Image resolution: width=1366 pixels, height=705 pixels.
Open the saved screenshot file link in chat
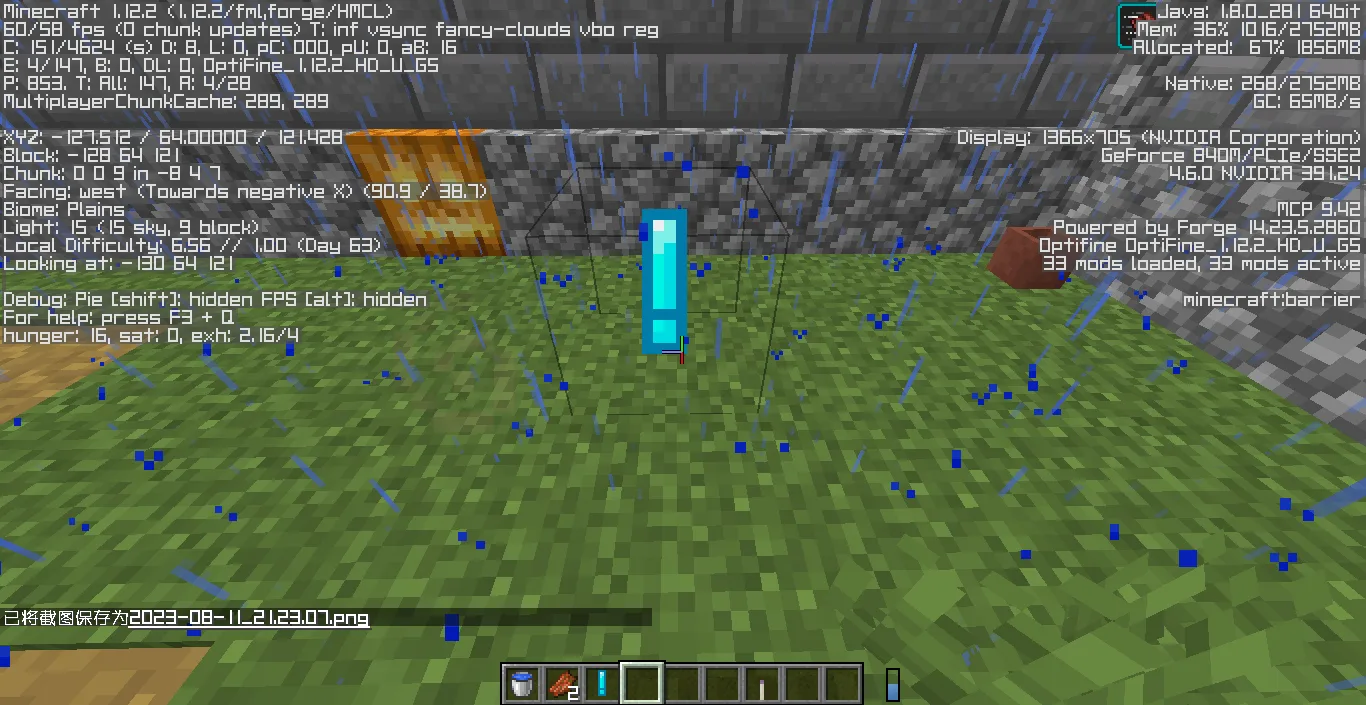249,618
